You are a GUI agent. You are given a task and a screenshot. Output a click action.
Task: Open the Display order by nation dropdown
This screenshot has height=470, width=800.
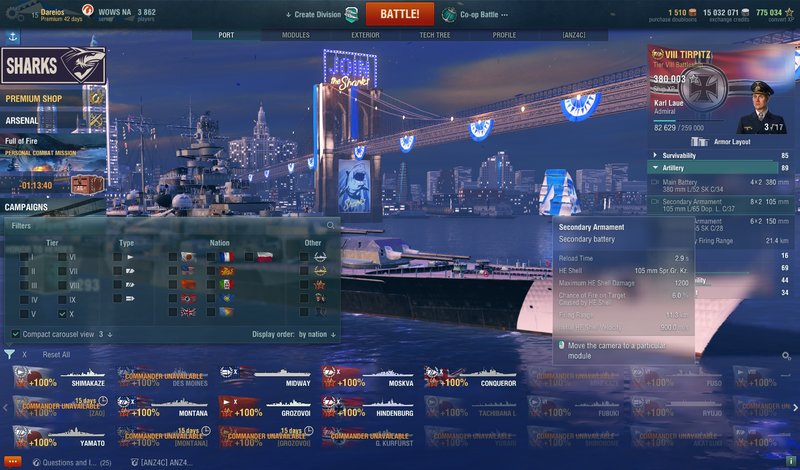click(317, 334)
